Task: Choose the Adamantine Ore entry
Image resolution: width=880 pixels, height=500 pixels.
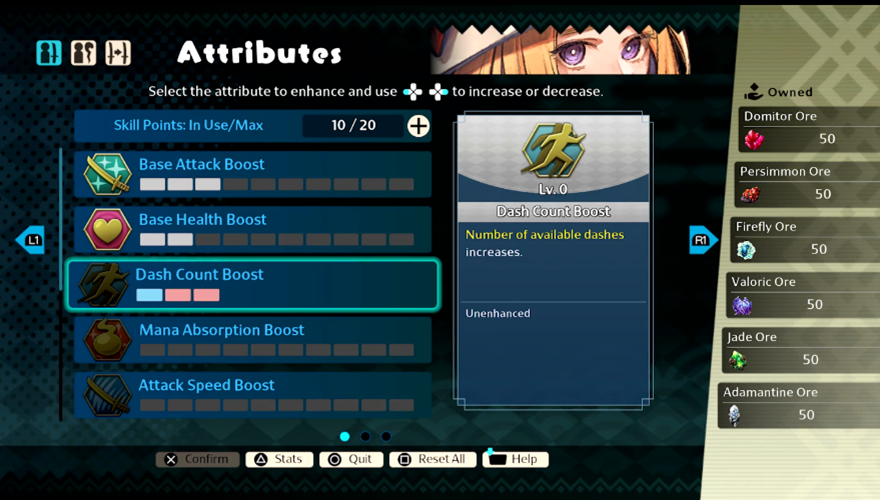Action: point(798,404)
